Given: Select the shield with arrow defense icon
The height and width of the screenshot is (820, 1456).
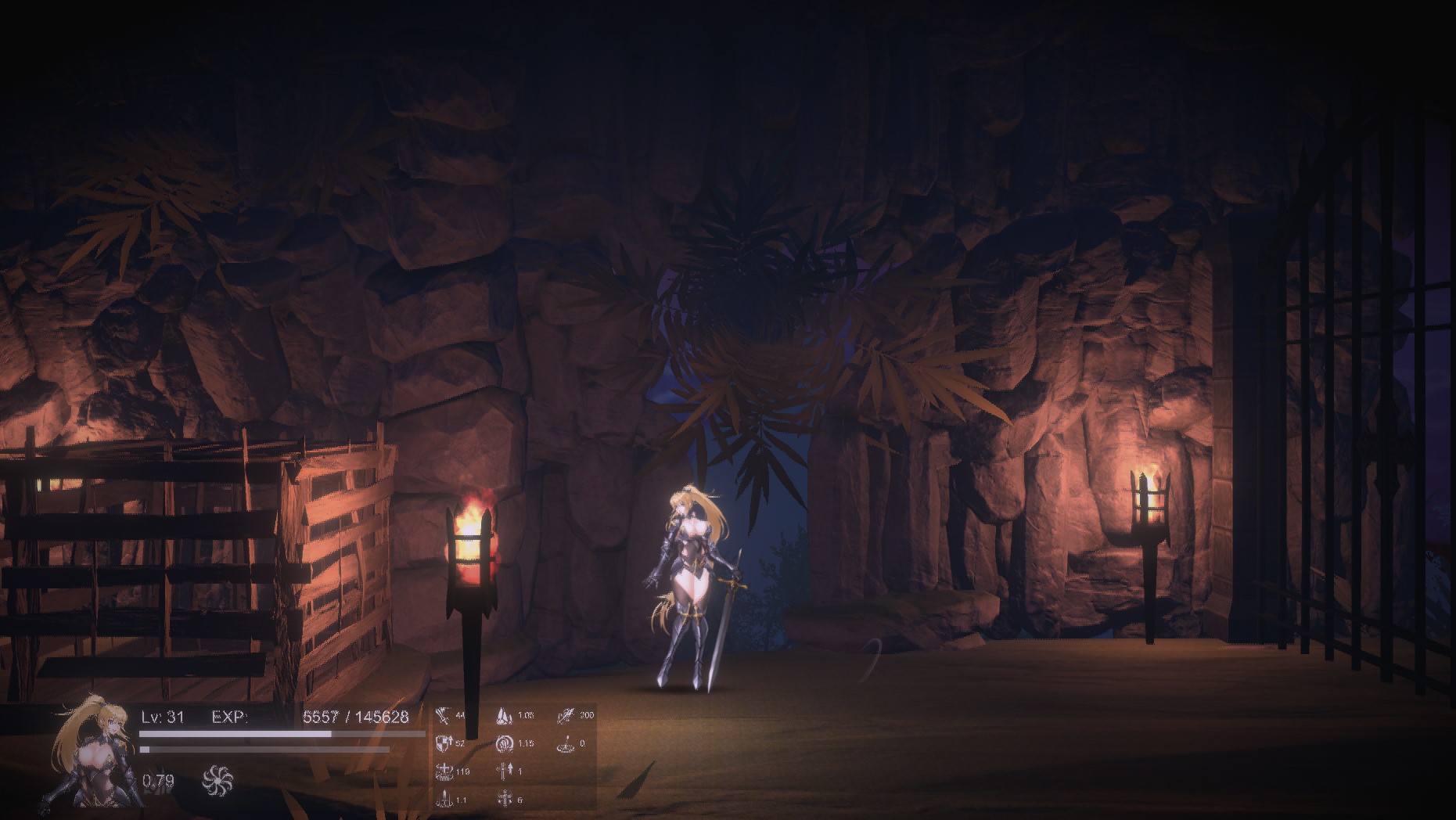Looking at the screenshot, I should coord(444,743).
